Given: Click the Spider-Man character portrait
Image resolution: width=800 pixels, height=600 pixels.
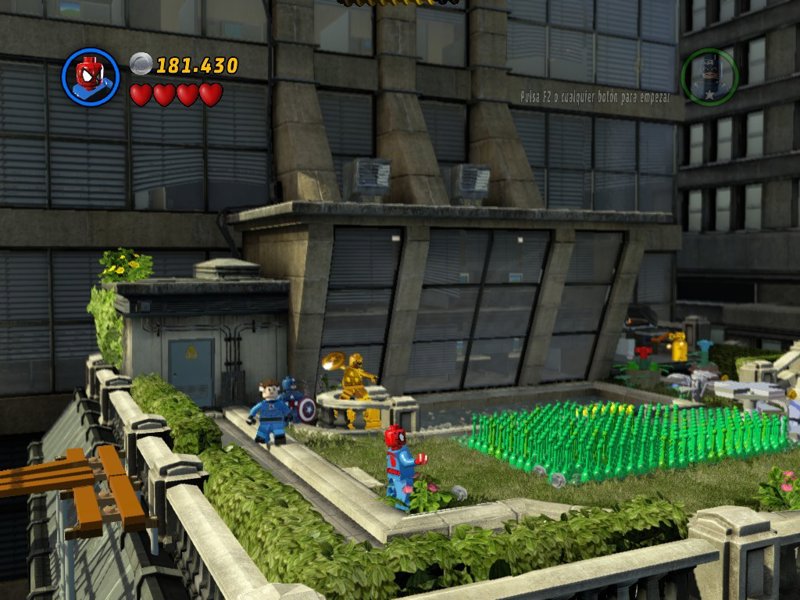Looking at the screenshot, I should tap(90, 77).
